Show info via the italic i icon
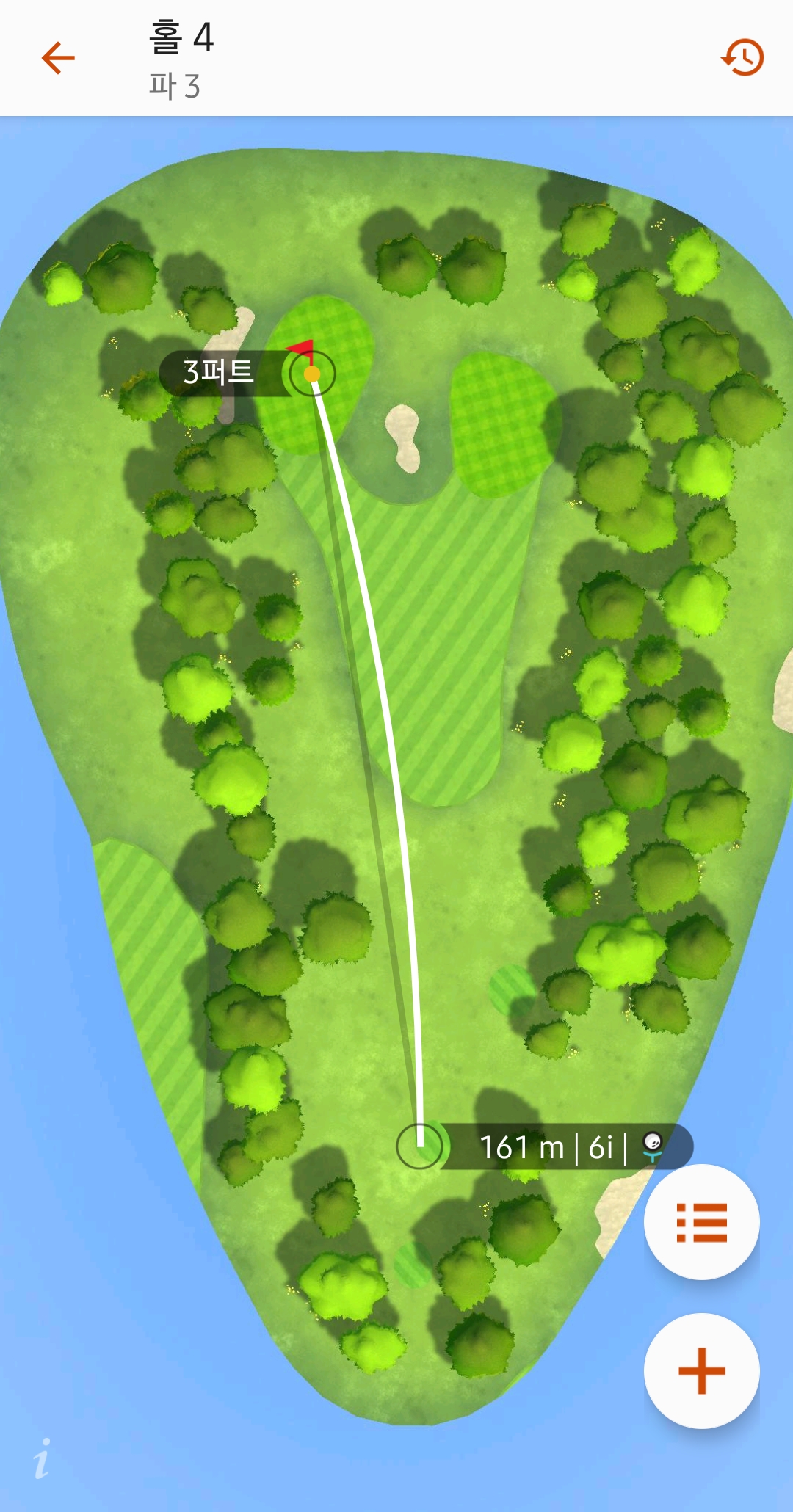793x1512 pixels. [43, 1458]
